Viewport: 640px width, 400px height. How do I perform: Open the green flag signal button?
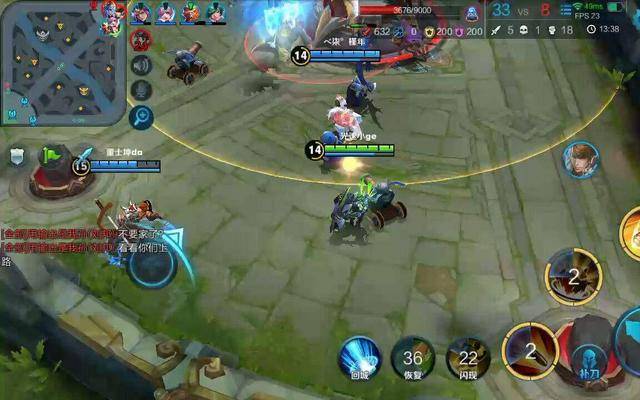pos(50,156)
